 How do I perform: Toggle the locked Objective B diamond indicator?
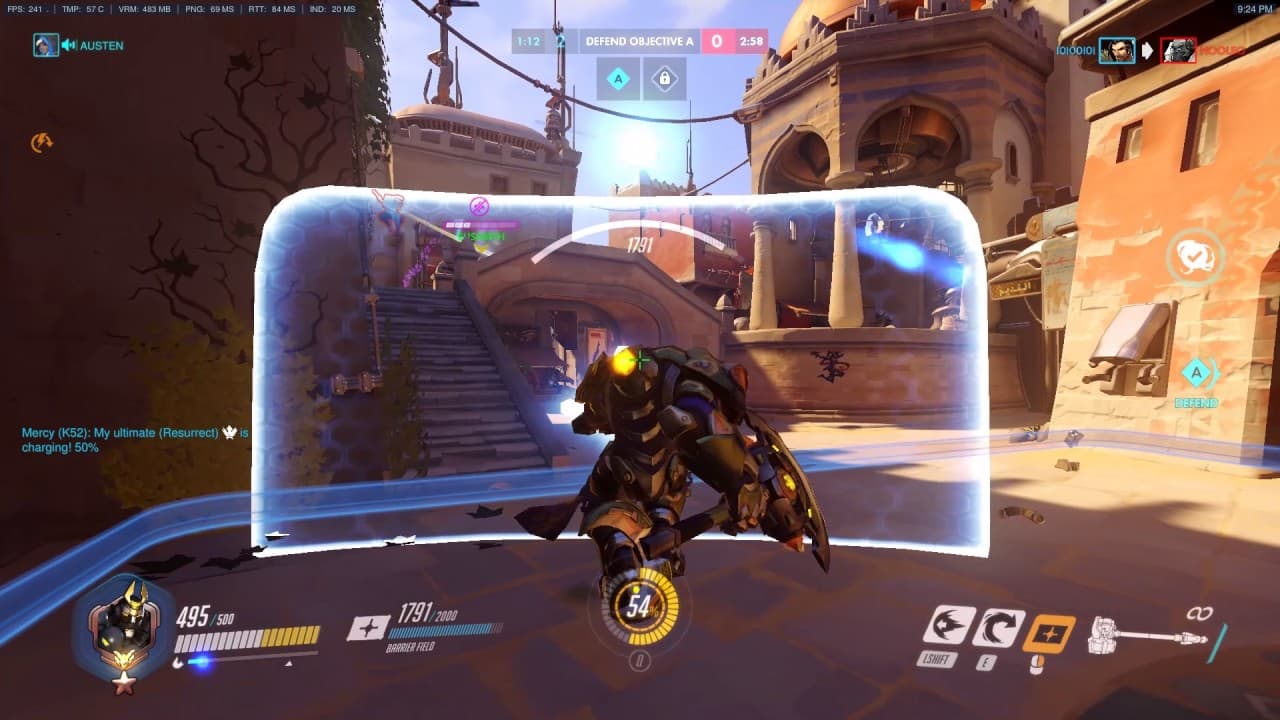click(x=665, y=78)
